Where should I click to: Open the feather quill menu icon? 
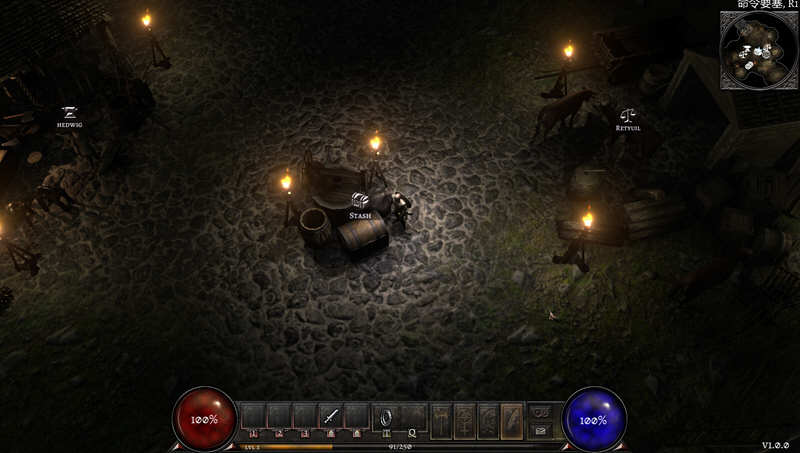(512, 421)
